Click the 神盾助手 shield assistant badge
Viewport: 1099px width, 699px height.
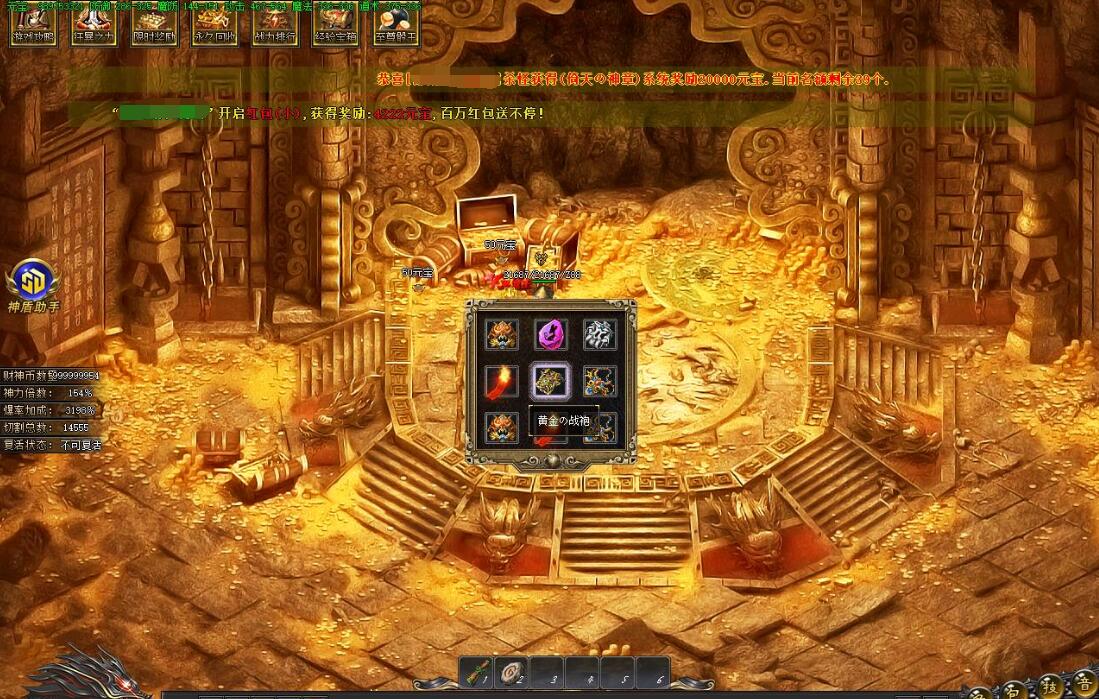(34, 284)
